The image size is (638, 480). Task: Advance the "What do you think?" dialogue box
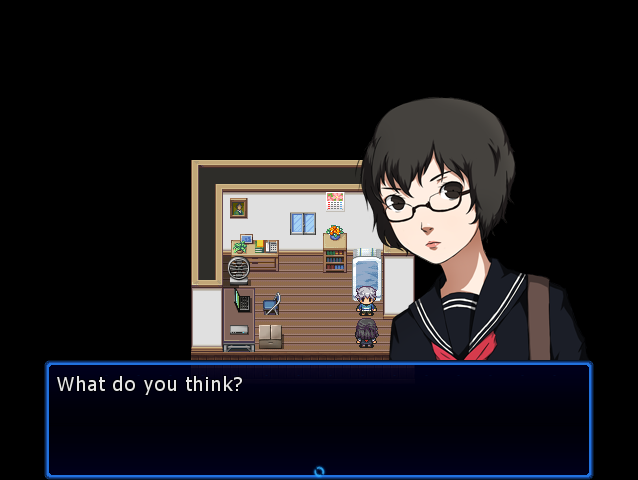point(318,418)
